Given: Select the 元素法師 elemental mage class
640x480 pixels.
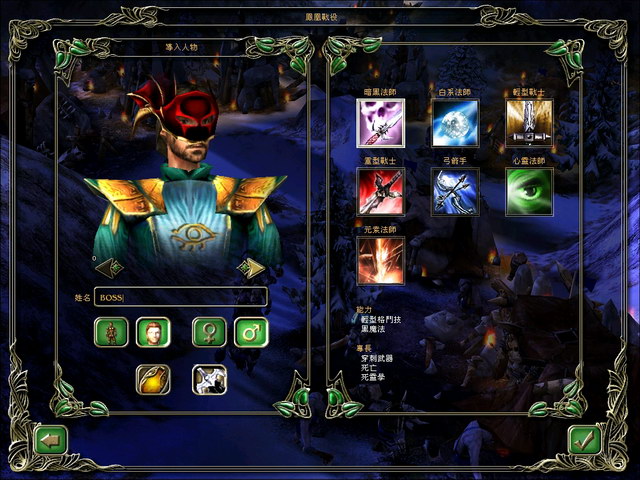Looking at the screenshot, I should coord(381,259).
